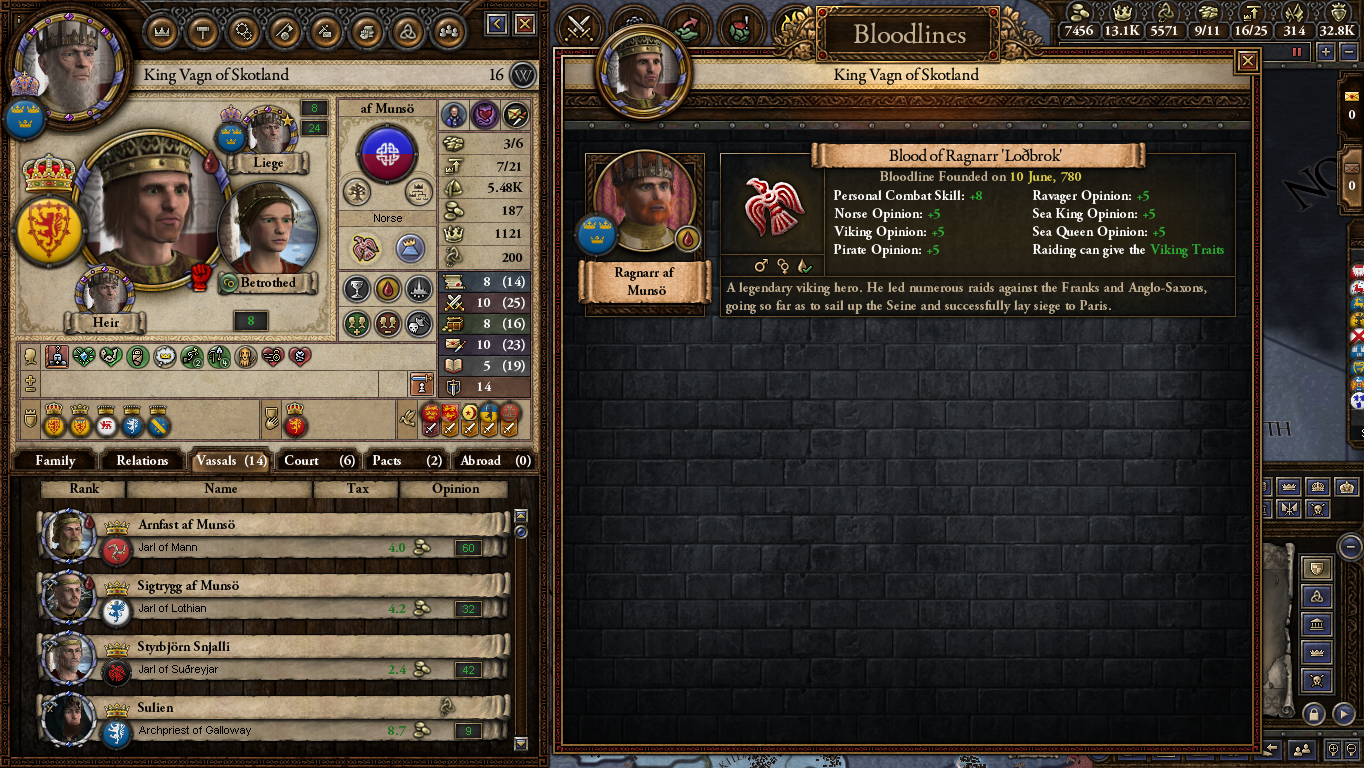The height and width of the screenshot is (768, 1364).
Task: Increase game speed with the plus button
Action: tap(1326, 51)
